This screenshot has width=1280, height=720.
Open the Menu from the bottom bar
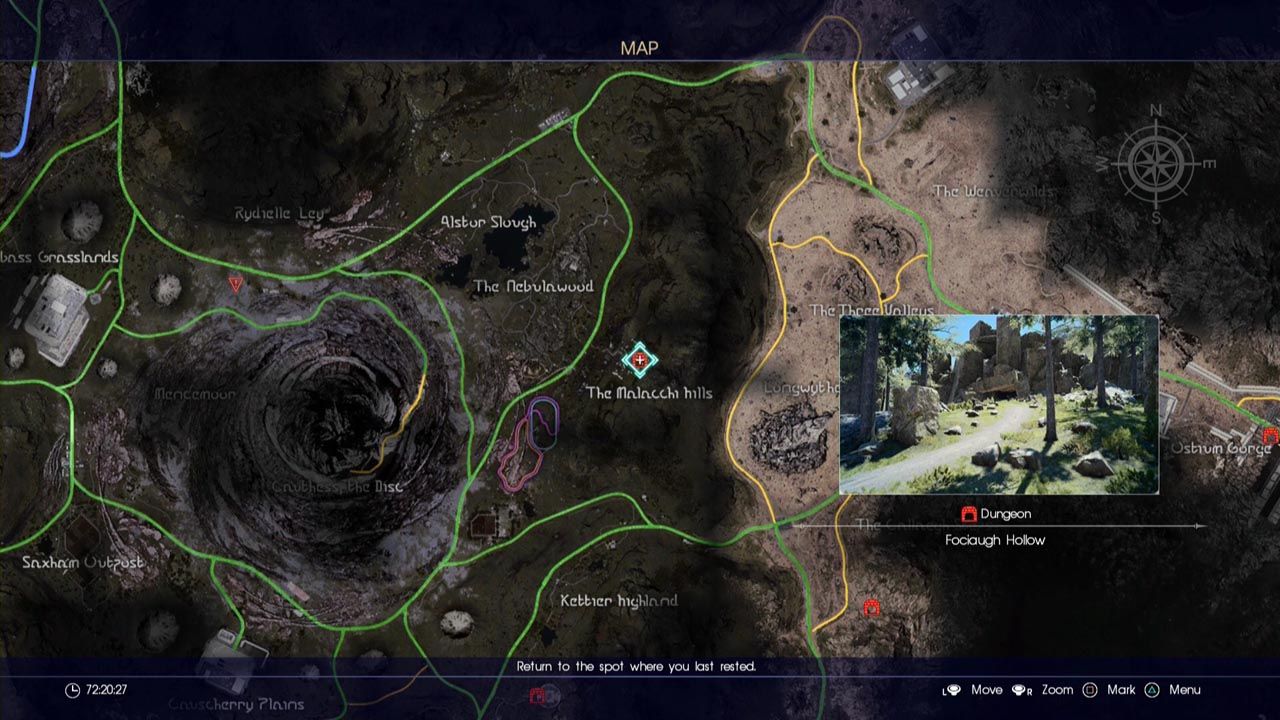(1185, 689)
